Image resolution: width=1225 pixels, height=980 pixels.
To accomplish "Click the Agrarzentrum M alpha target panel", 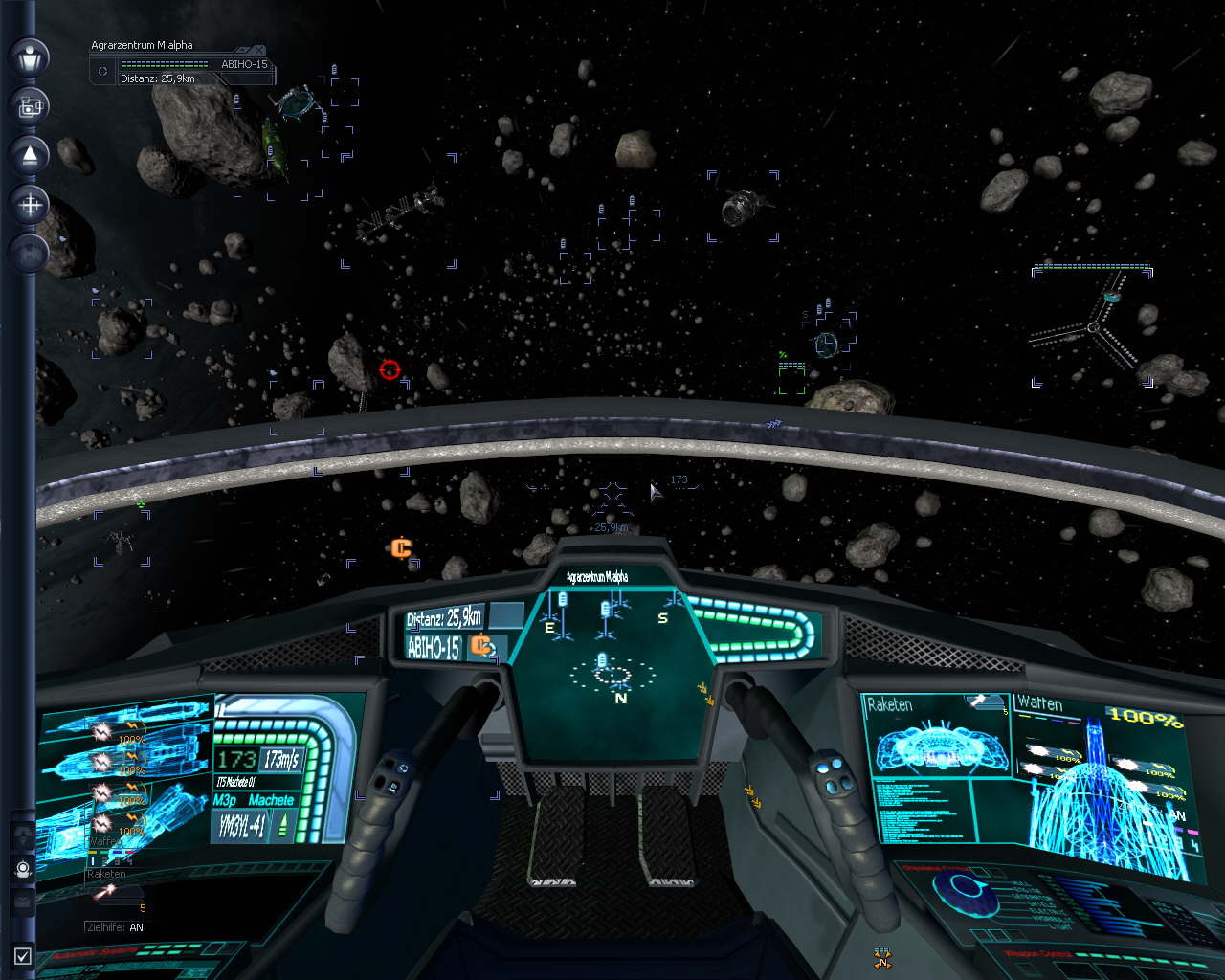I will click(179, 64).
